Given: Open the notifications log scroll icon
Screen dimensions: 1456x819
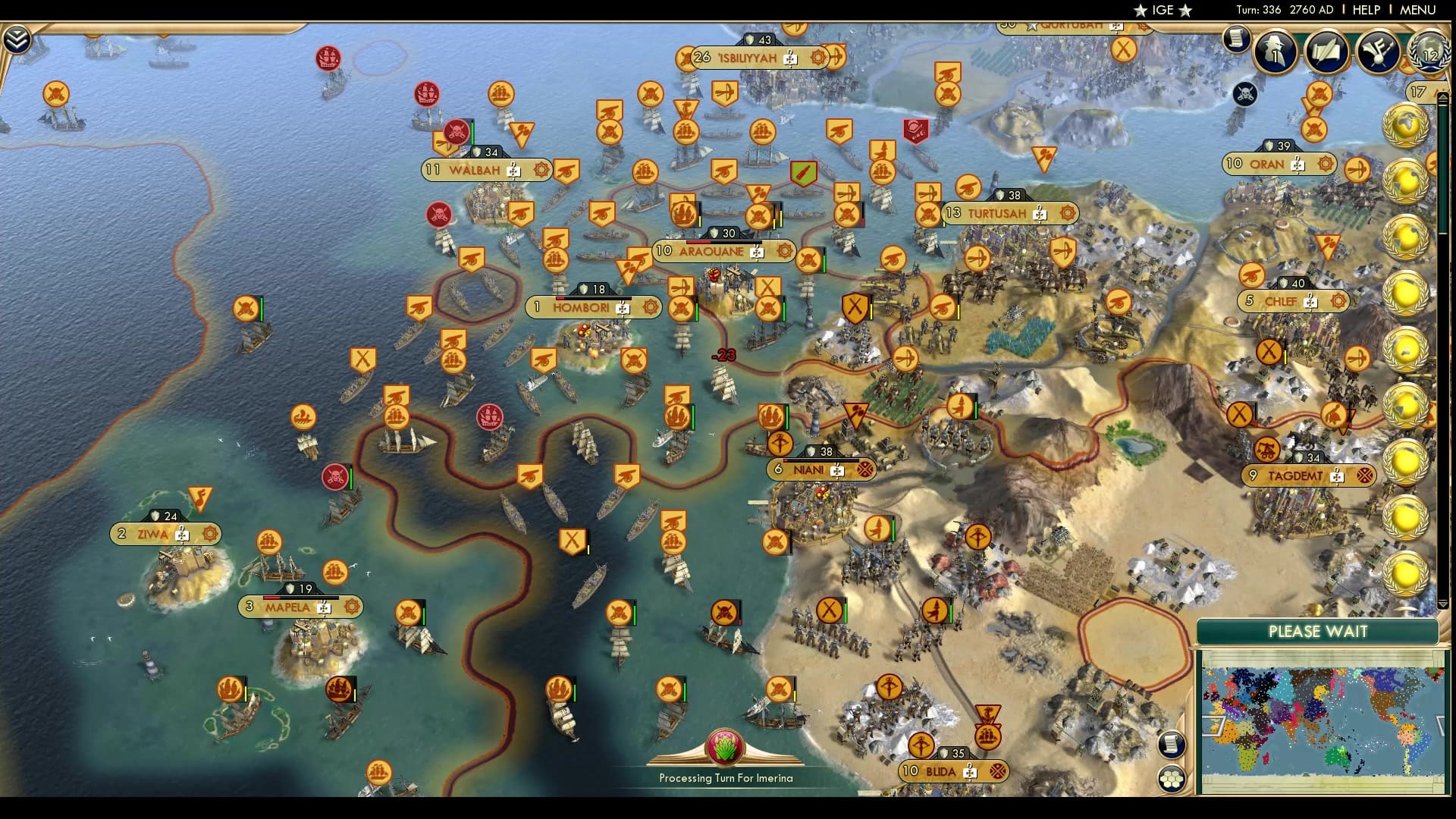Looking at the screenshot, I should pyautogui.click(x=1236, y=38).
